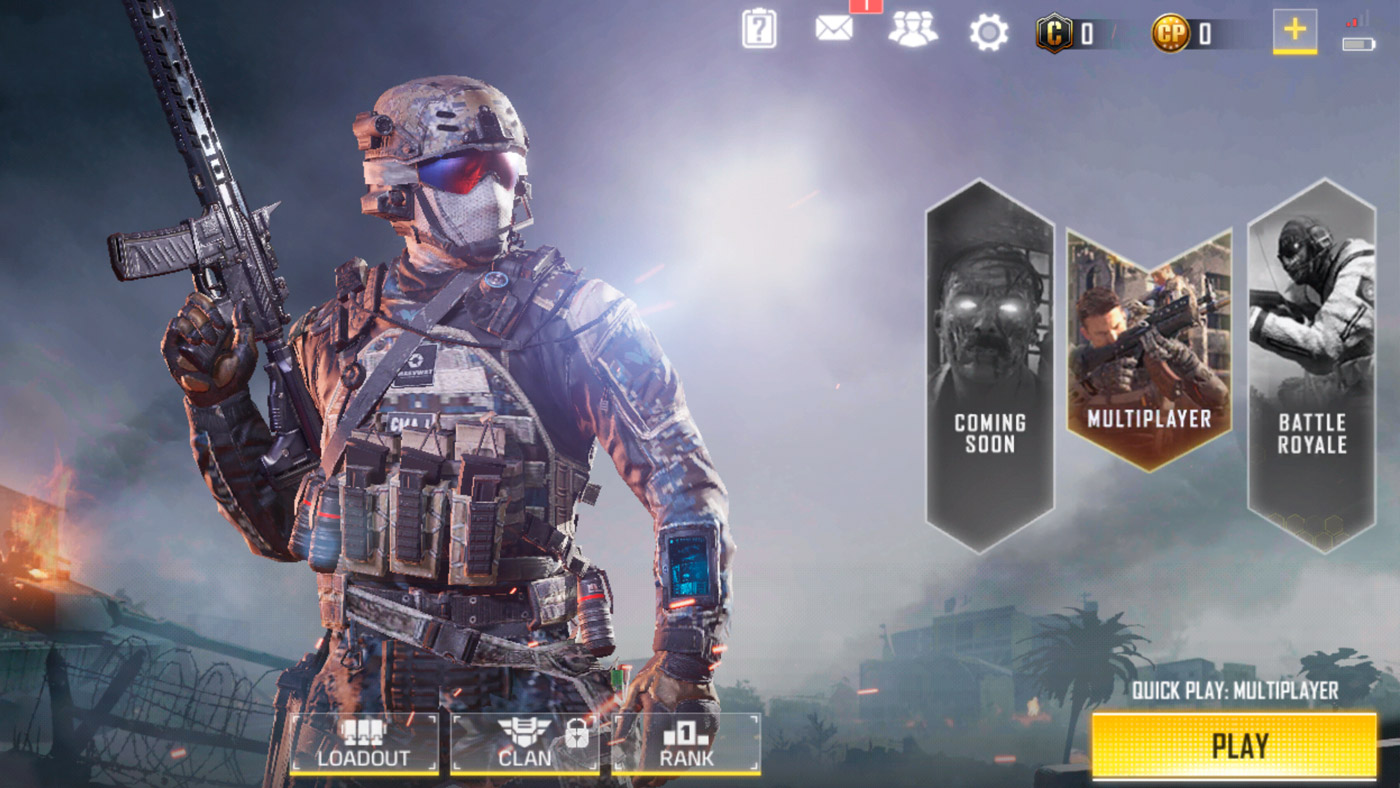Check the CP points balance icon
Image resolution: width=1400 pixels, height=788 pixels.
1170,34
